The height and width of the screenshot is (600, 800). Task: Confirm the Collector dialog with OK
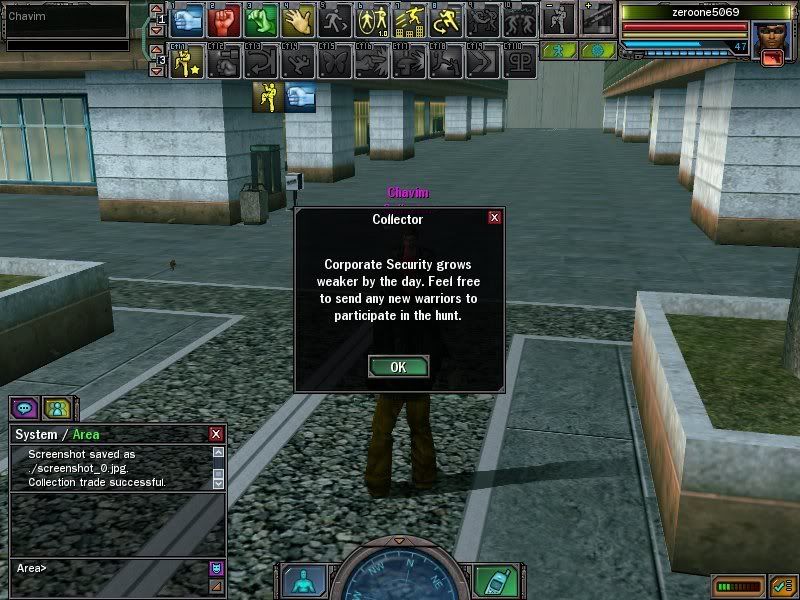click(x=398, y=367)
